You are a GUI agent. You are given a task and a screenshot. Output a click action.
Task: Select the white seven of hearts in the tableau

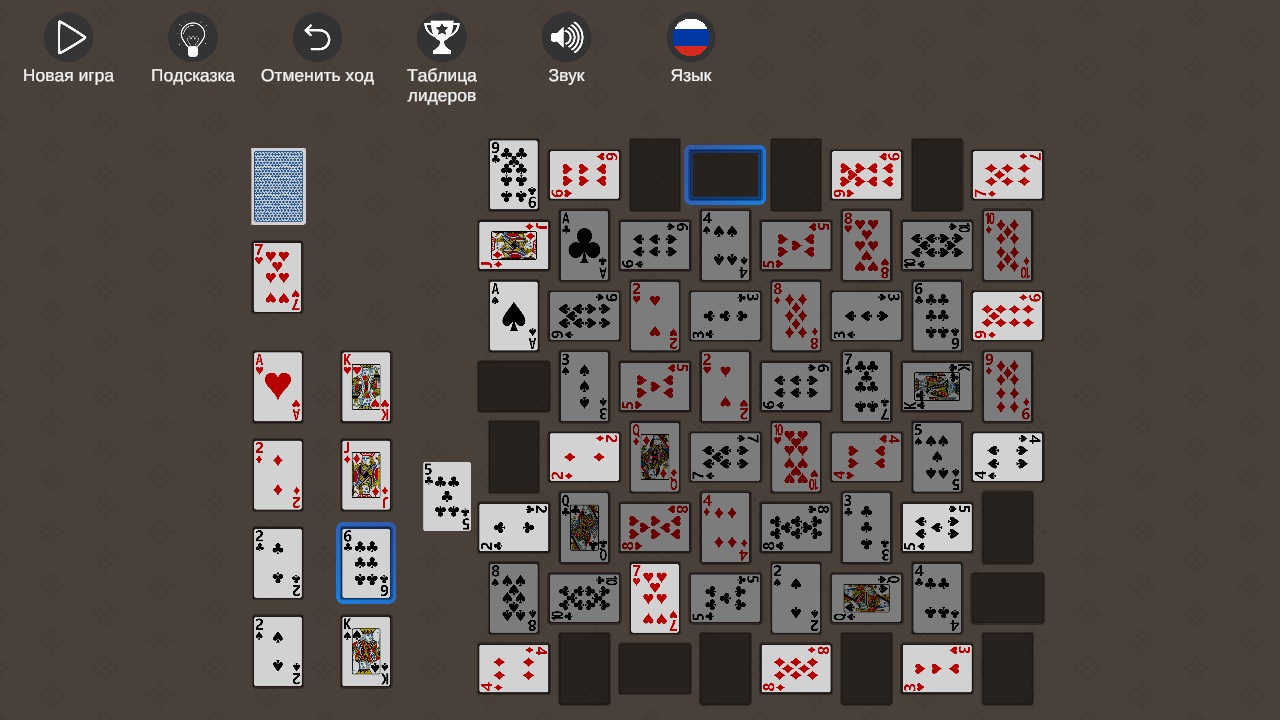point(654,598)
